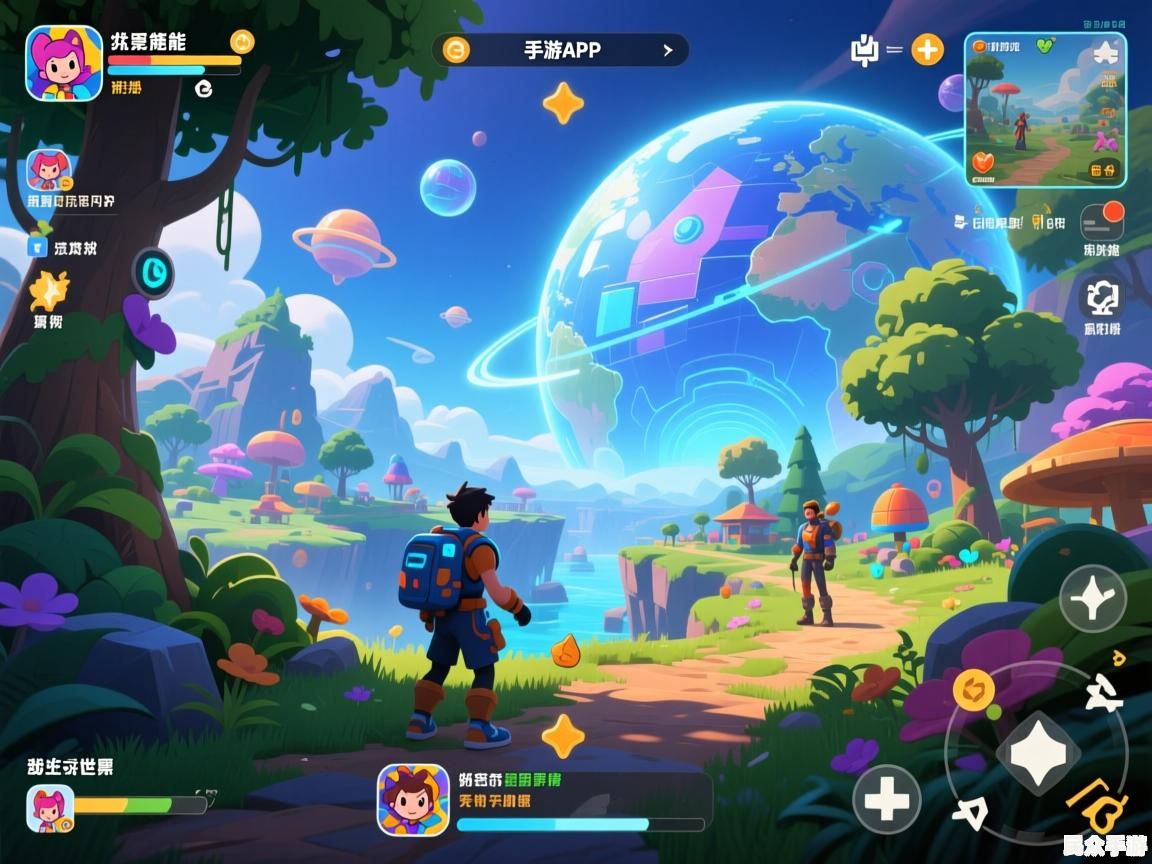The width and height of the screenshot is (1152, 864).
Task: Activate the yellow star burst icon
Action: coord(47,291)
